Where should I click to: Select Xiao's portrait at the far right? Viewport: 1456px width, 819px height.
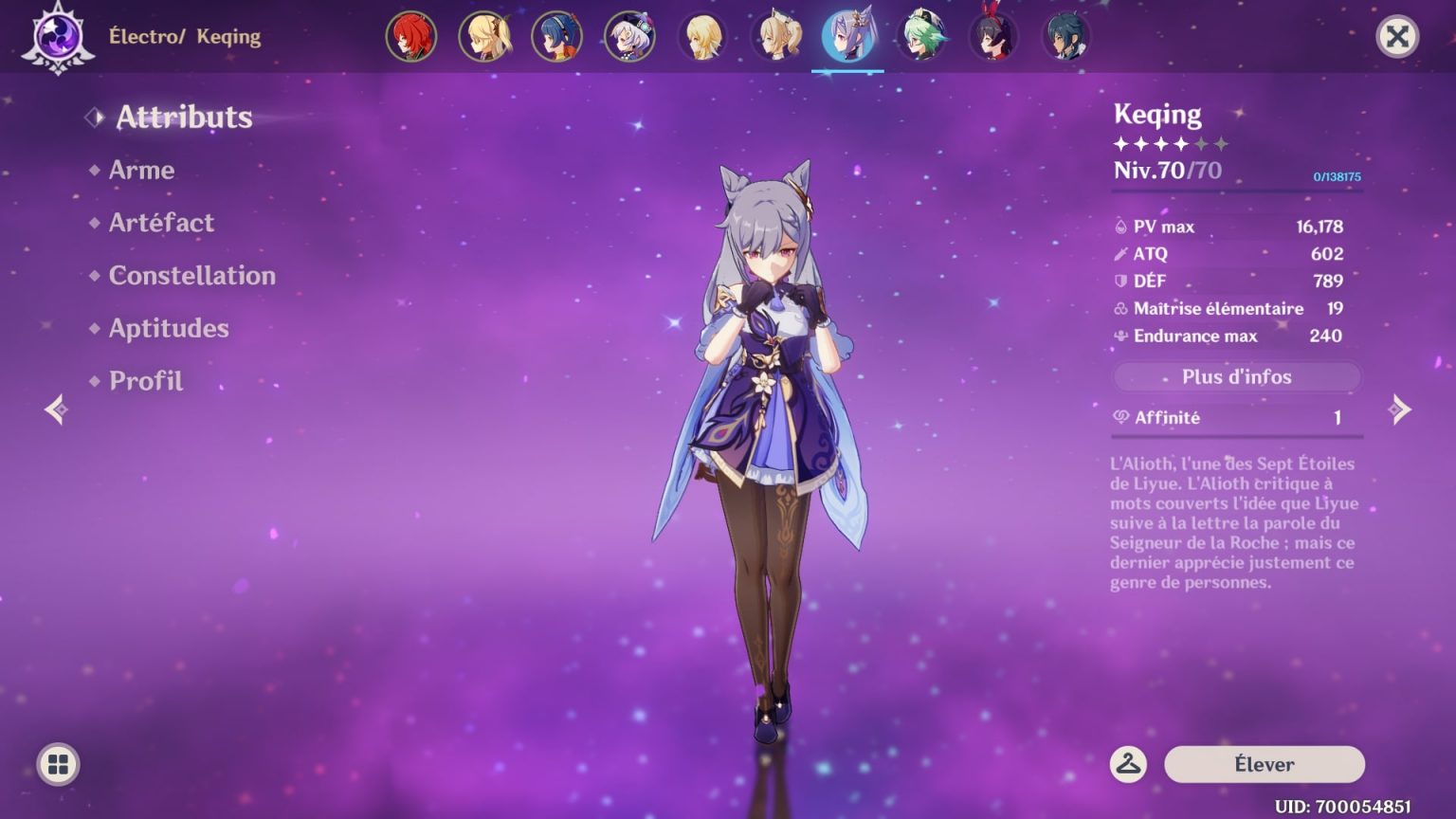1066,36
